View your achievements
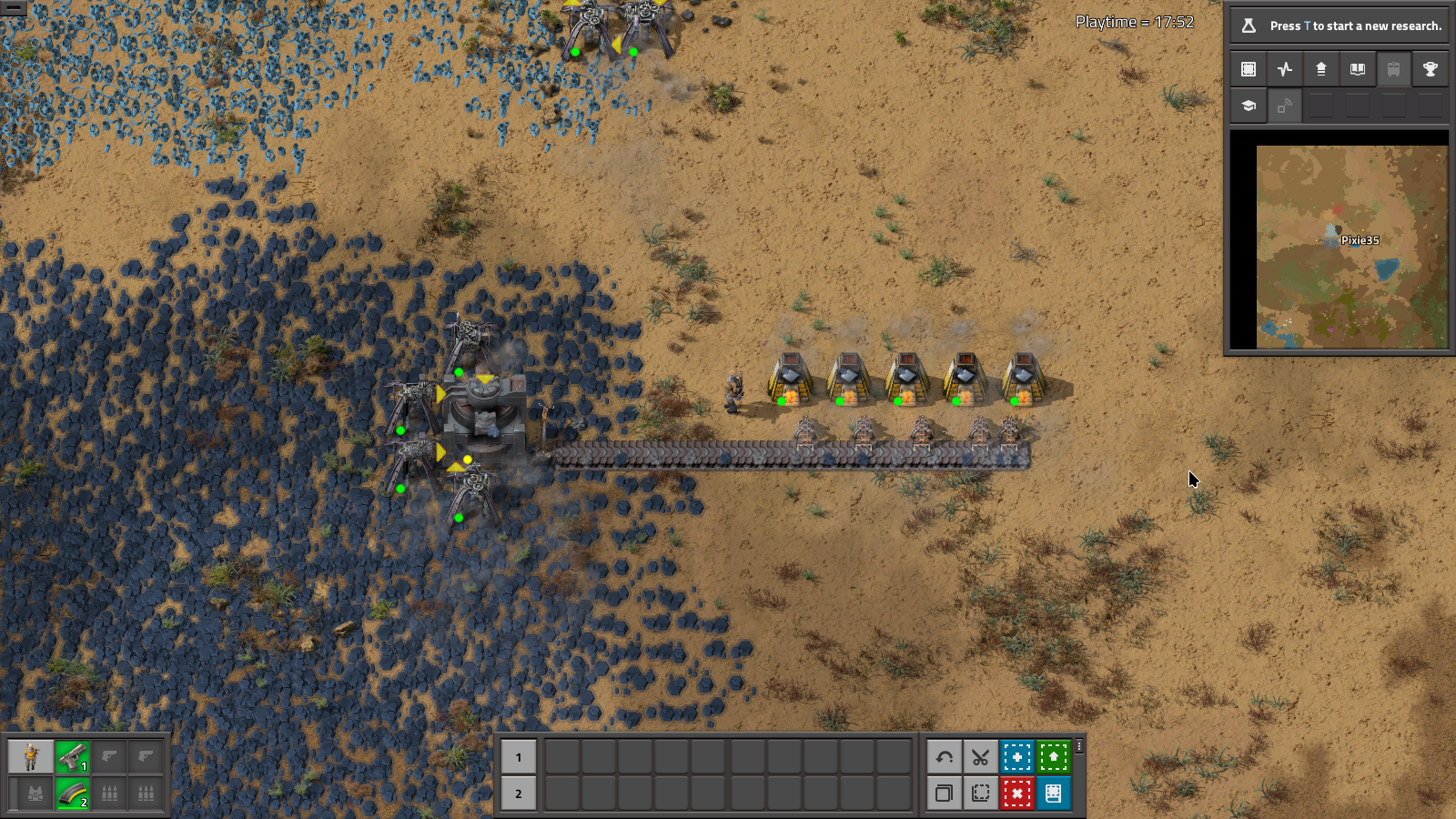 coord(1431,68)
